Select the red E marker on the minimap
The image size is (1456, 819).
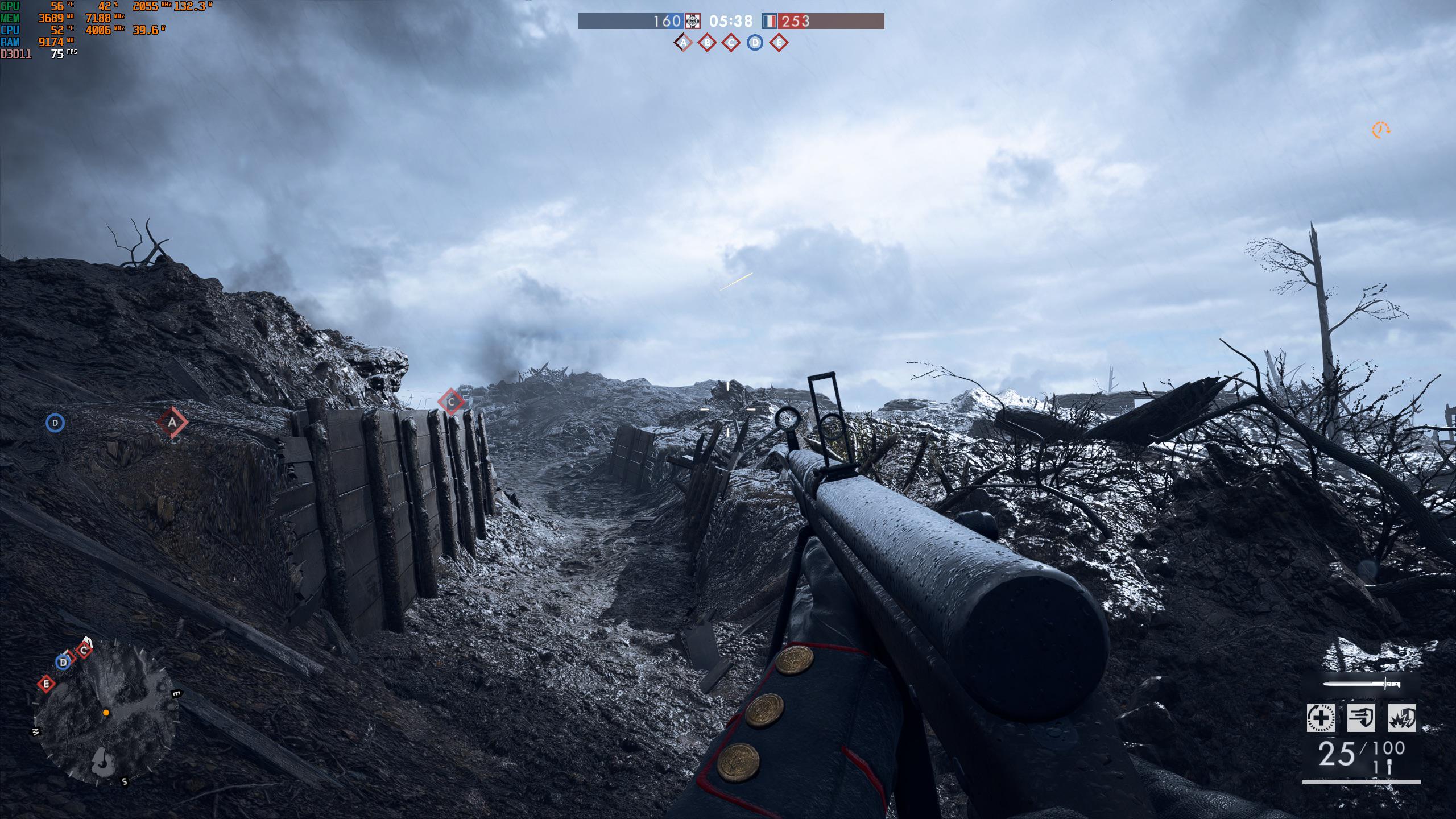(46, 683)
